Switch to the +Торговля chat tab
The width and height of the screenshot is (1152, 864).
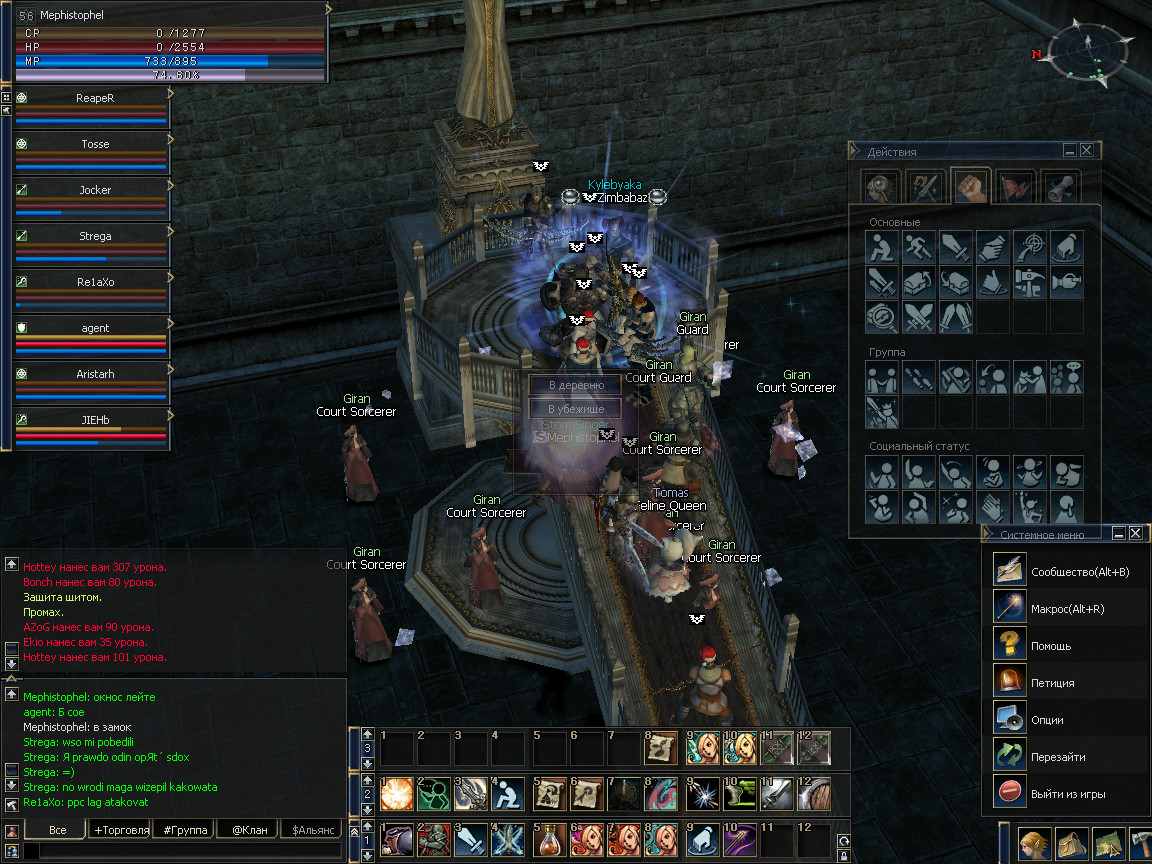121,830
